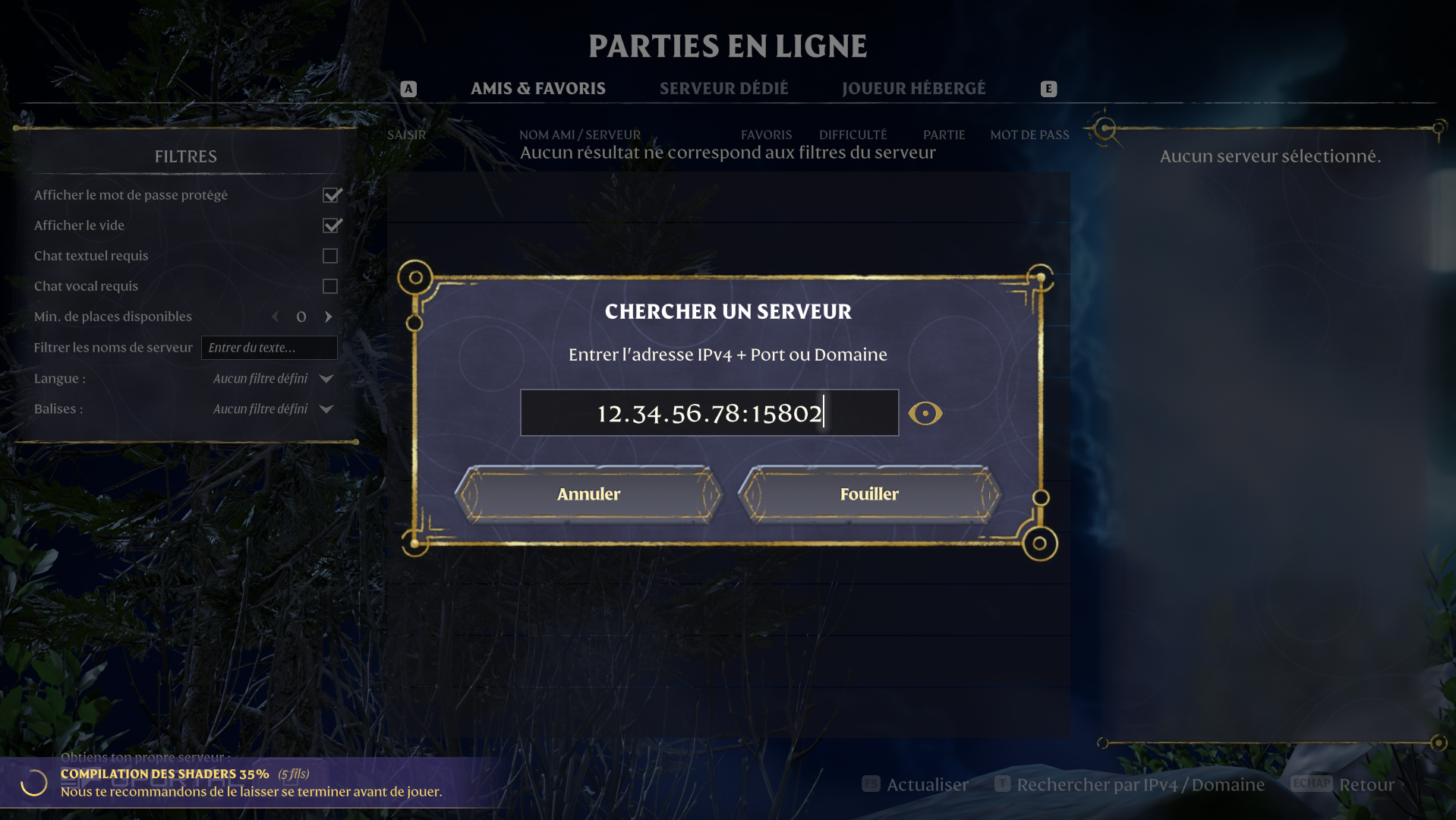
Task: Click the Fouiller search button
Action: 869,494
